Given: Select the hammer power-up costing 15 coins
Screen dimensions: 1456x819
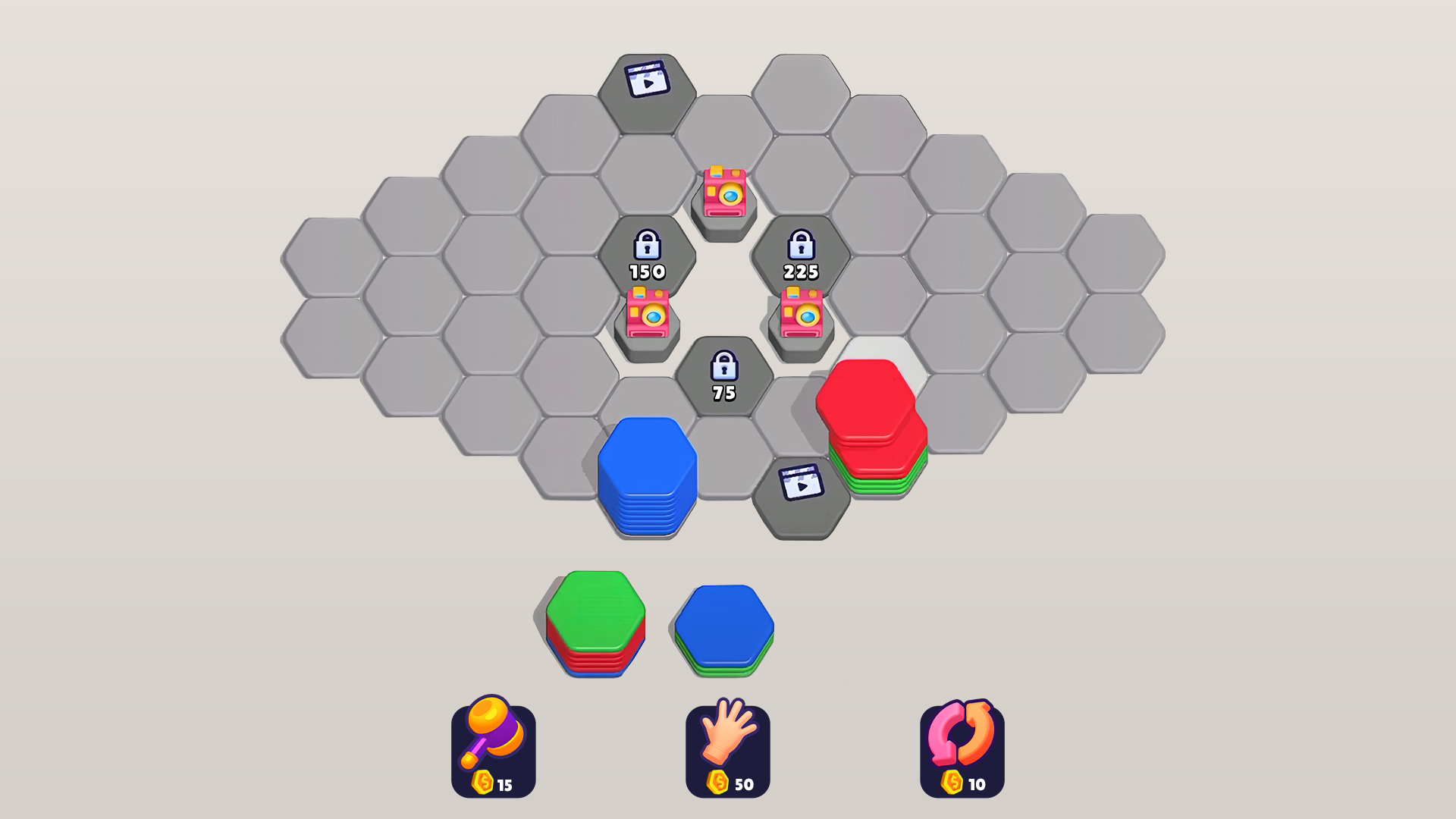Looking at the screenshot, I should (494, 747).
